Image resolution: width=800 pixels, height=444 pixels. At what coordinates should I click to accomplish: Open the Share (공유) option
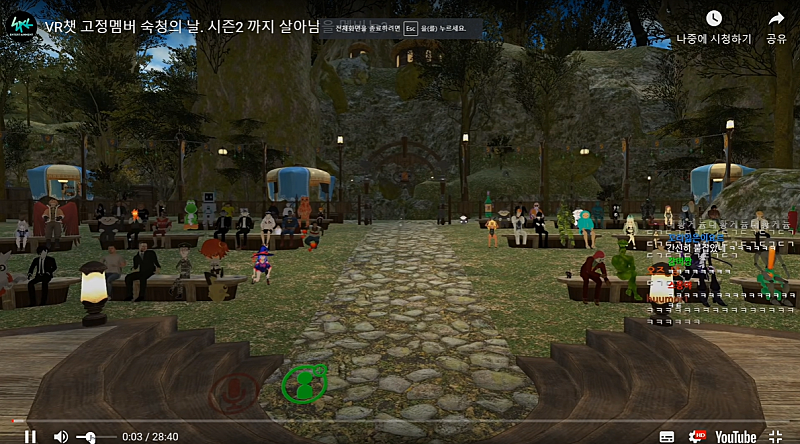pos(776,26)
